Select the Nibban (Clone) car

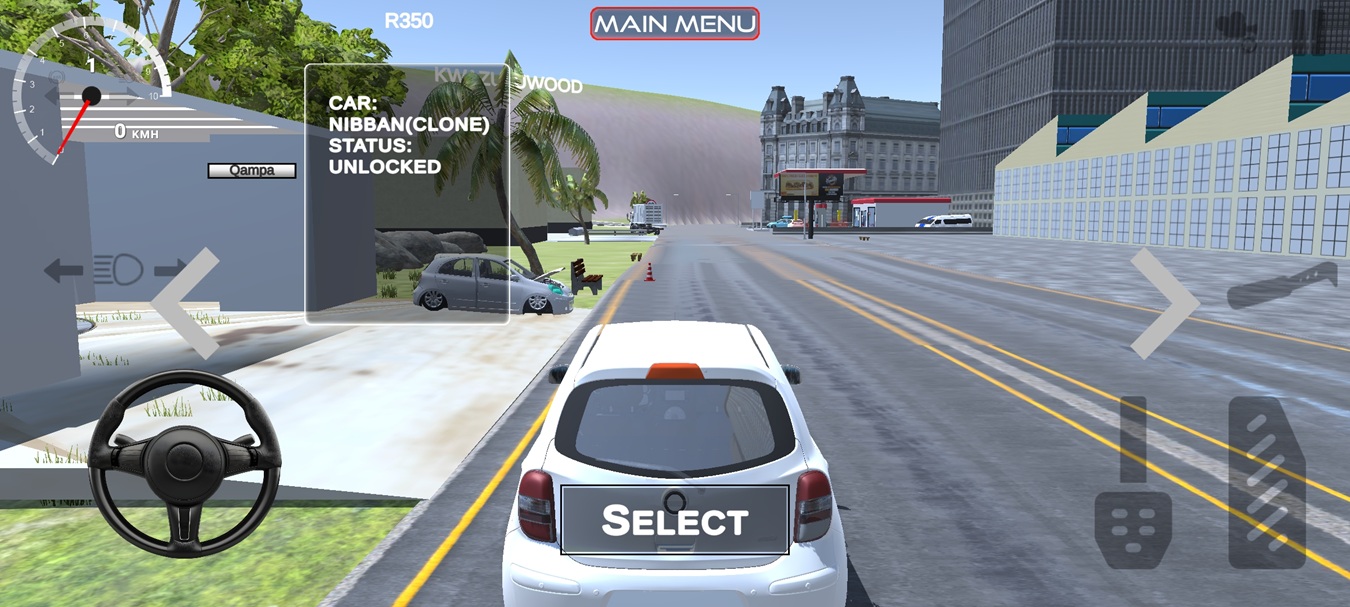click(x=675, y=520)
